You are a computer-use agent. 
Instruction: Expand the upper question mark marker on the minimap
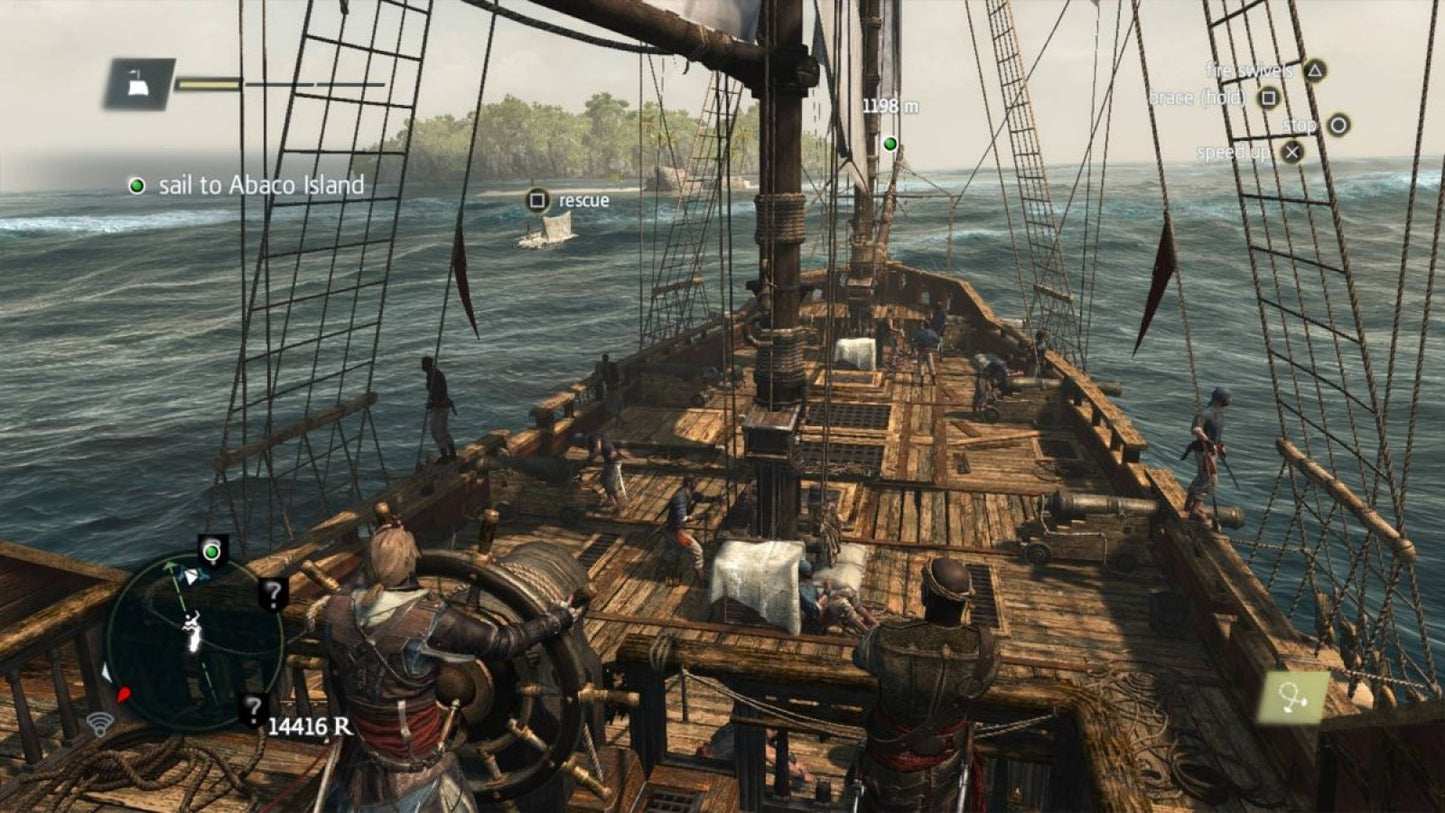272,594
